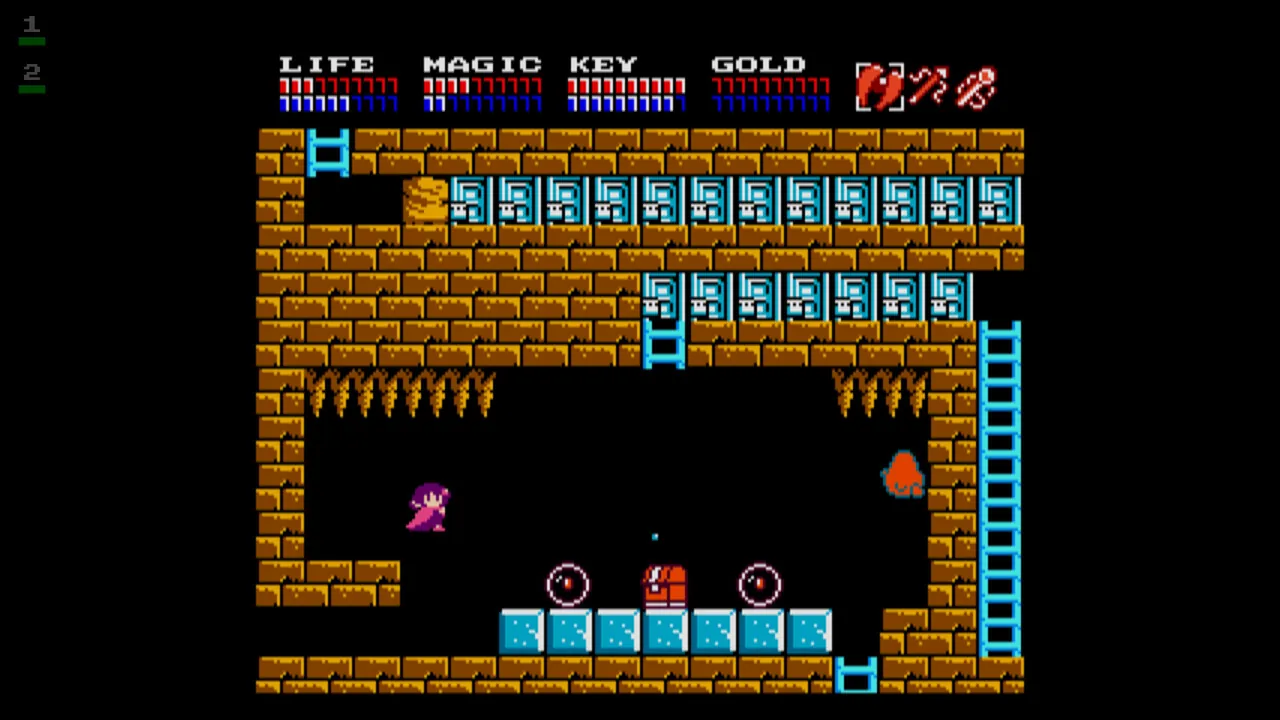This screenshot has width=1280, height=720.
Task: Click a blue block platform under the chest
Action: [x=663, y=630]
